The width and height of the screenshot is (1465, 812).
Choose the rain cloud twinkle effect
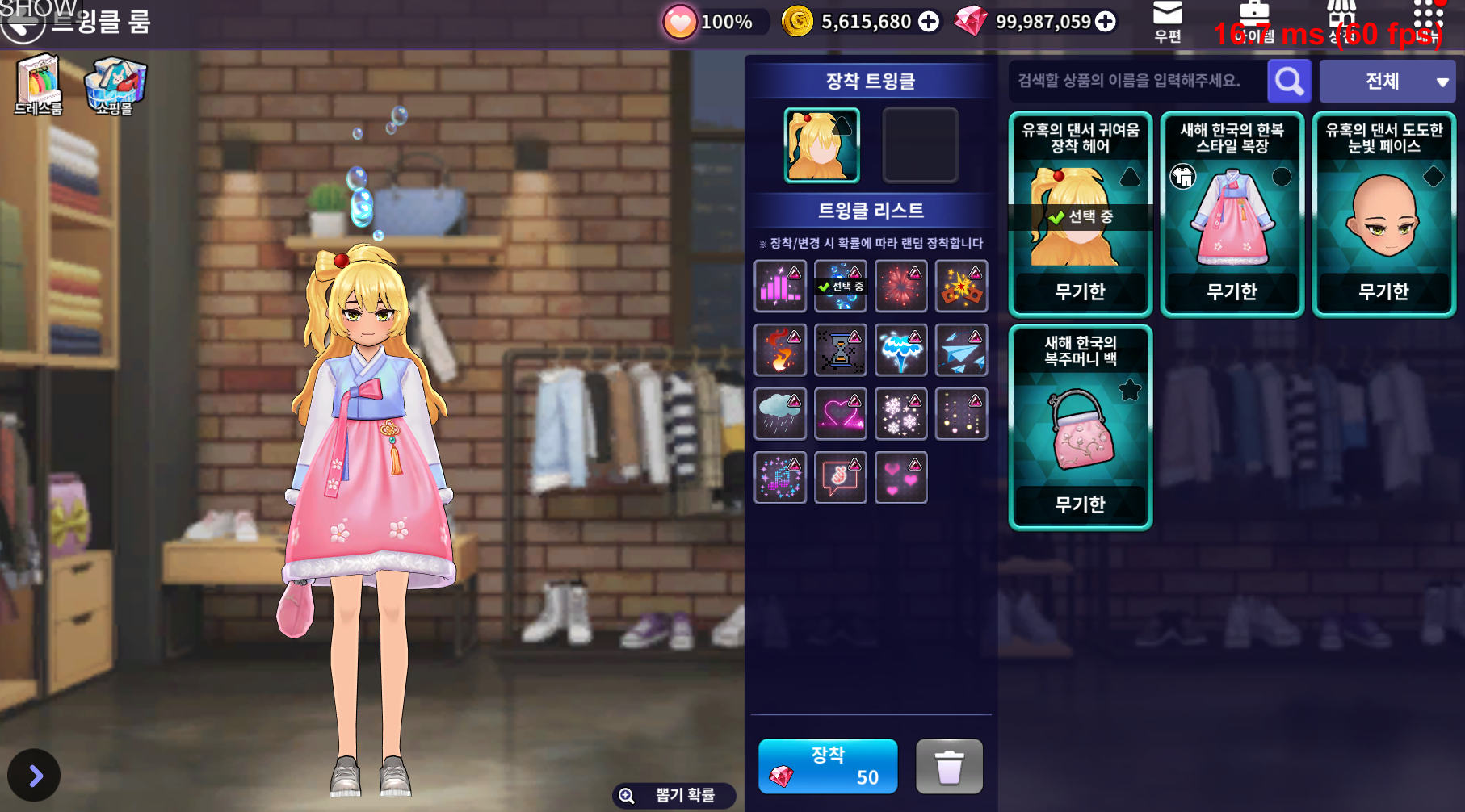(x=779, y=413)
